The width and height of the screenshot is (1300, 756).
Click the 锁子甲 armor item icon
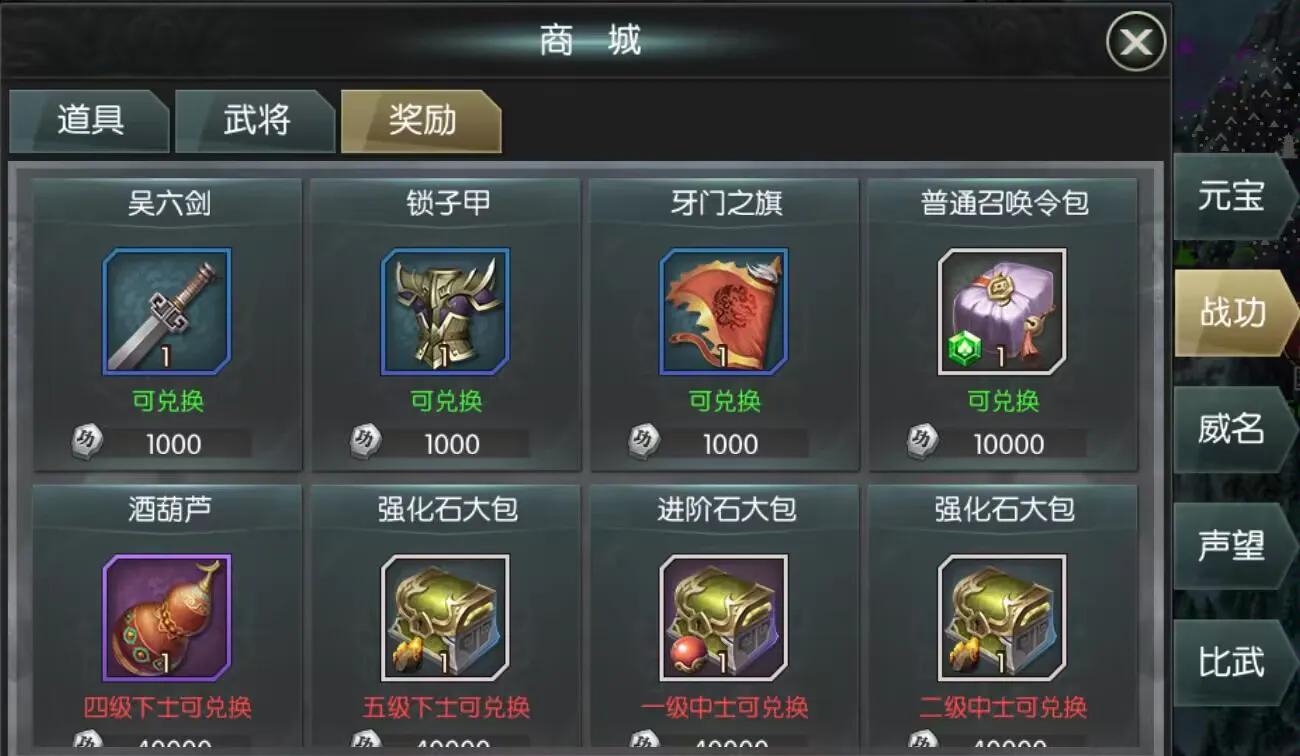click(x=444, y=311)
